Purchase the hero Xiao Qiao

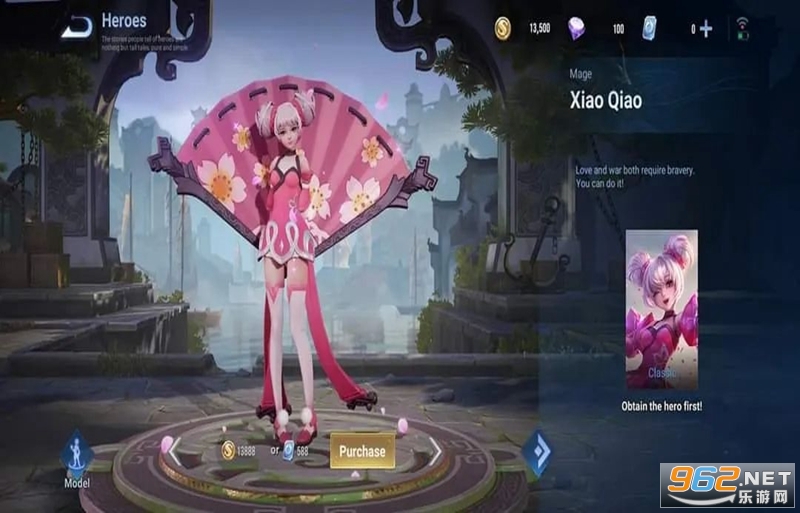pyautogui.click(x=362, y=451)
